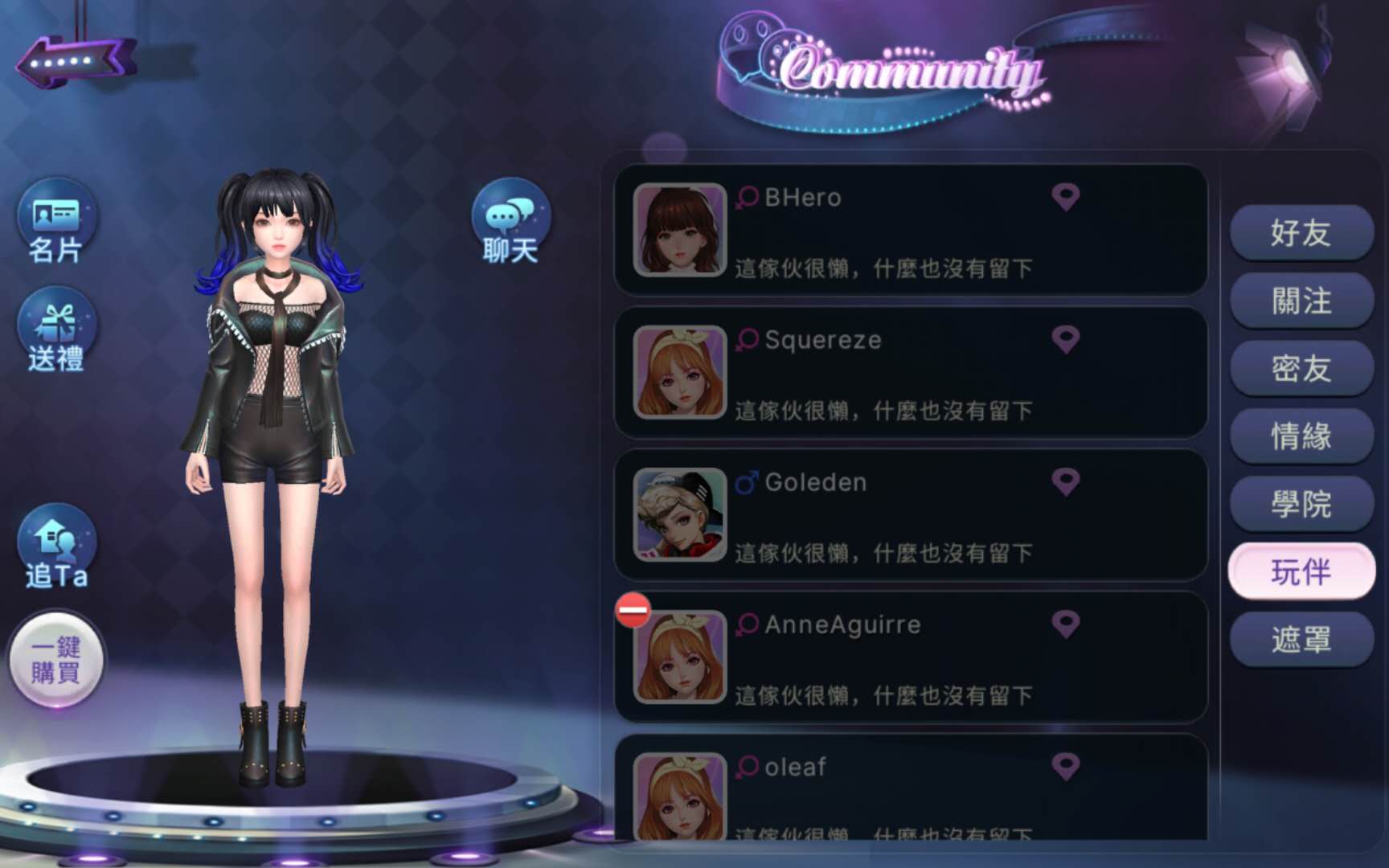This screenshot has width=1389, height=868.
Task: Follow the player with 追Ta
Action: coord(56,548)
